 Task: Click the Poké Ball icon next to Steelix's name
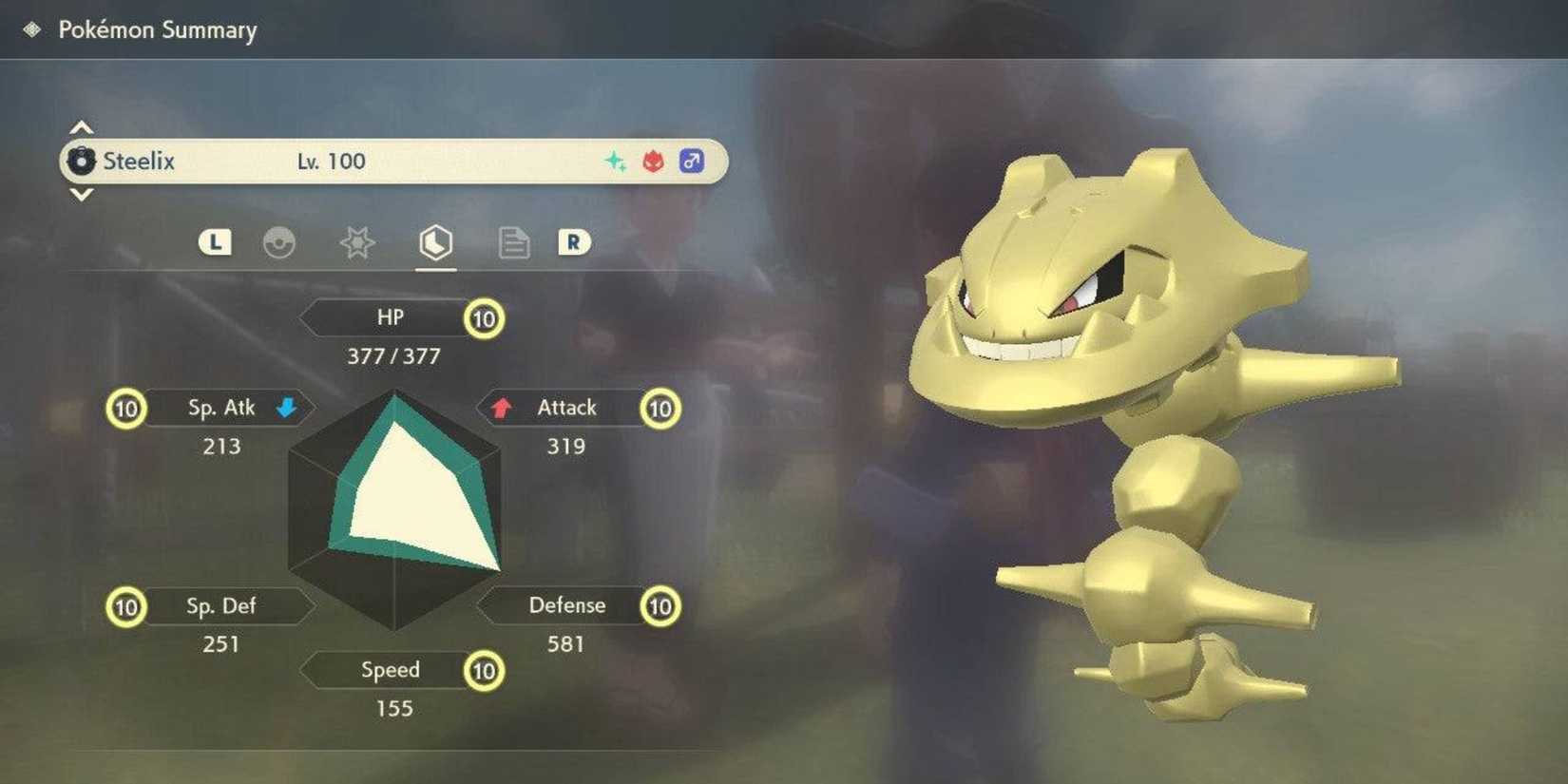tap(82, 161)
